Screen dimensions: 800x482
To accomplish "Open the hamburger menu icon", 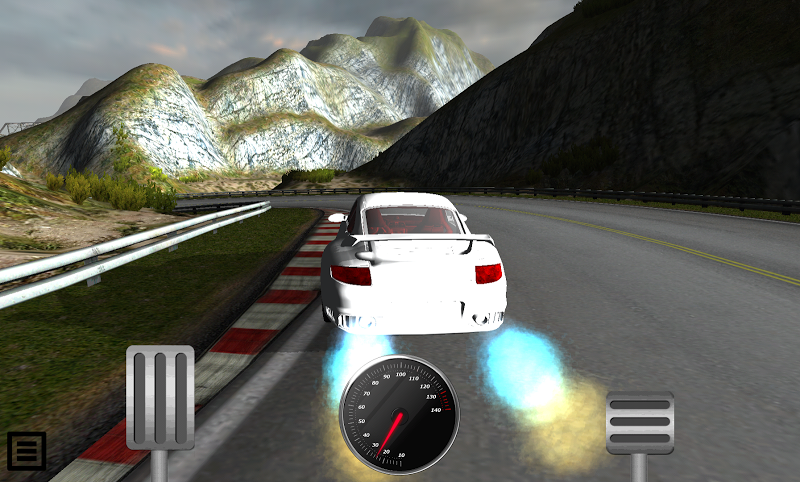I will (x=26, y=451).
